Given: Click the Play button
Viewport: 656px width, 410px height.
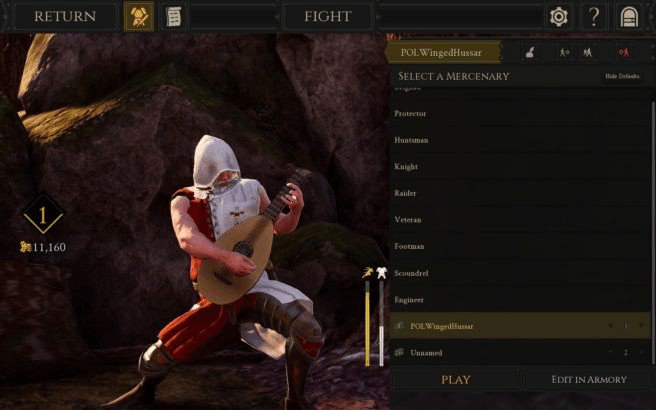Looking at the screenshot, I should tap(456, 380).
